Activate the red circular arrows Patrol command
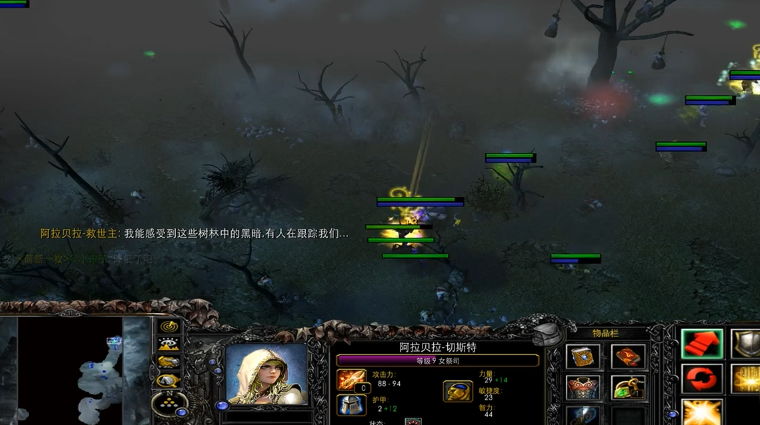 point(702,379)
